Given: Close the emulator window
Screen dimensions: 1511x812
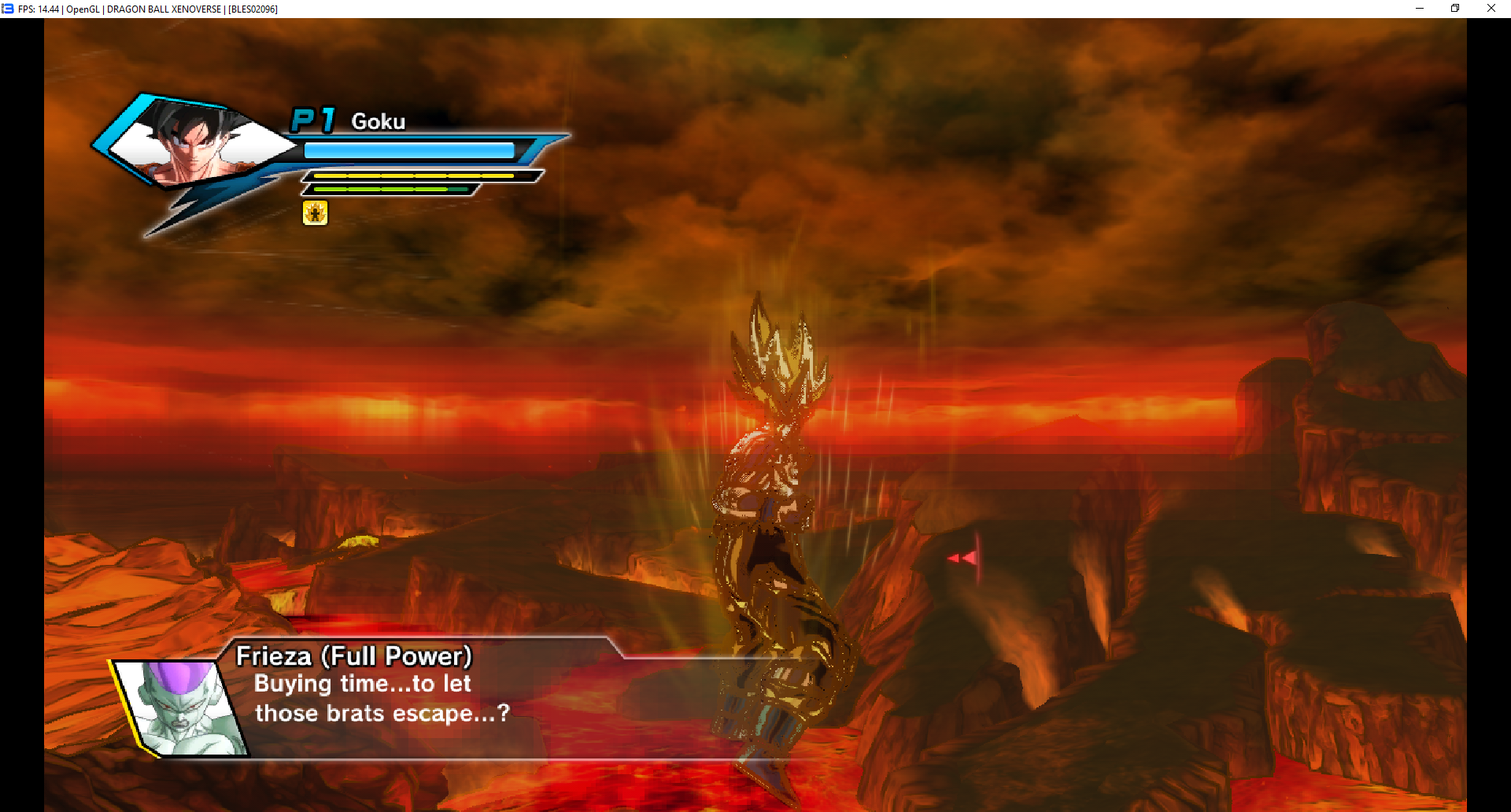Looking at the screenshot, I should (1491, 9).
